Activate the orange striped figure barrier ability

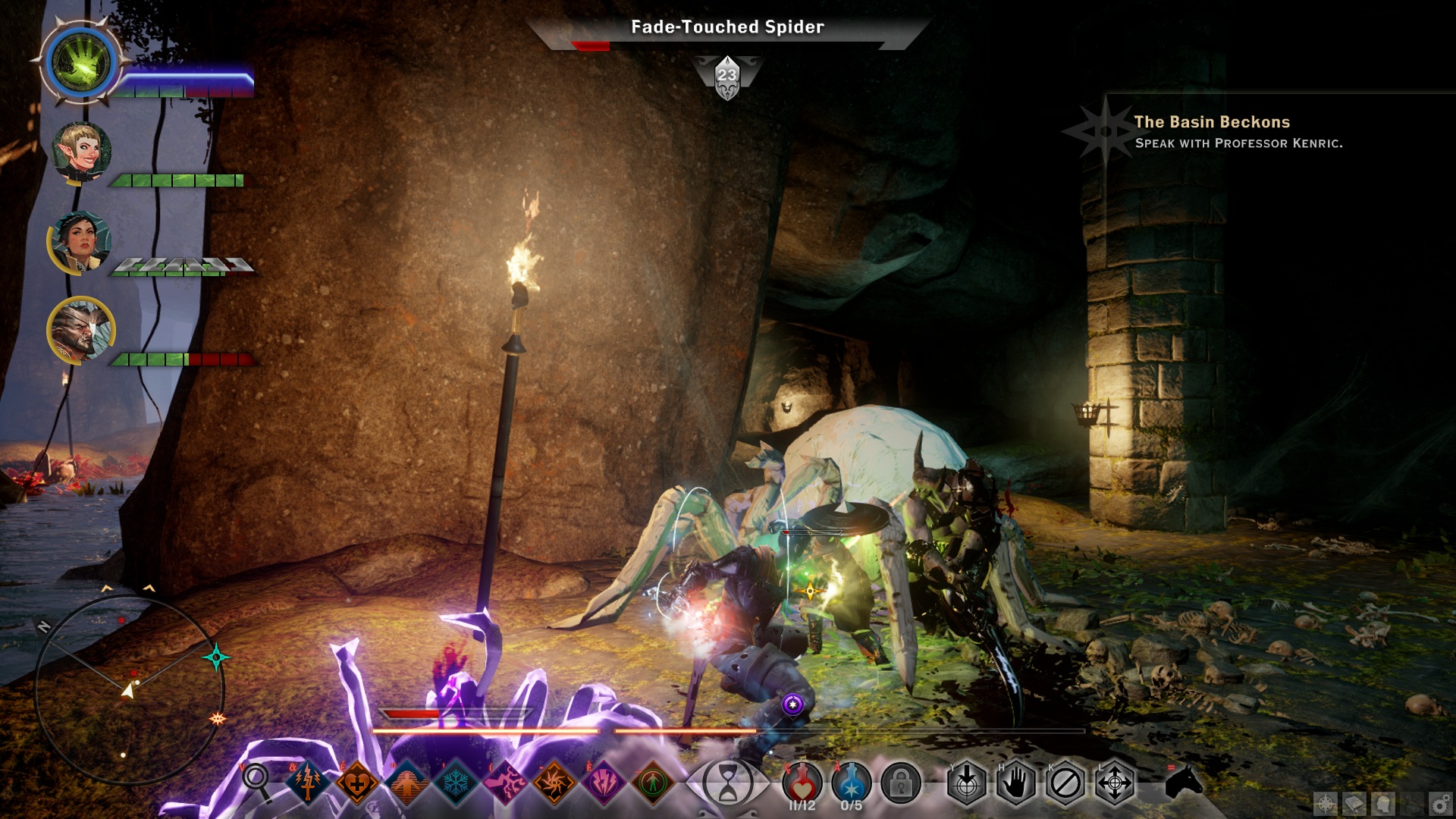(406, 782)
